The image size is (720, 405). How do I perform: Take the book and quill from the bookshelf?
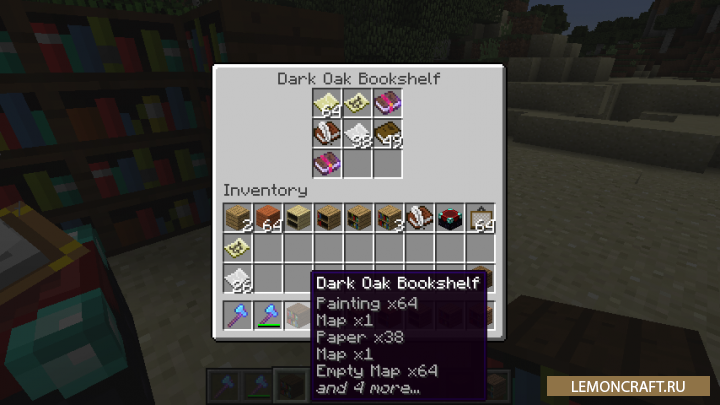coord(328,132)
